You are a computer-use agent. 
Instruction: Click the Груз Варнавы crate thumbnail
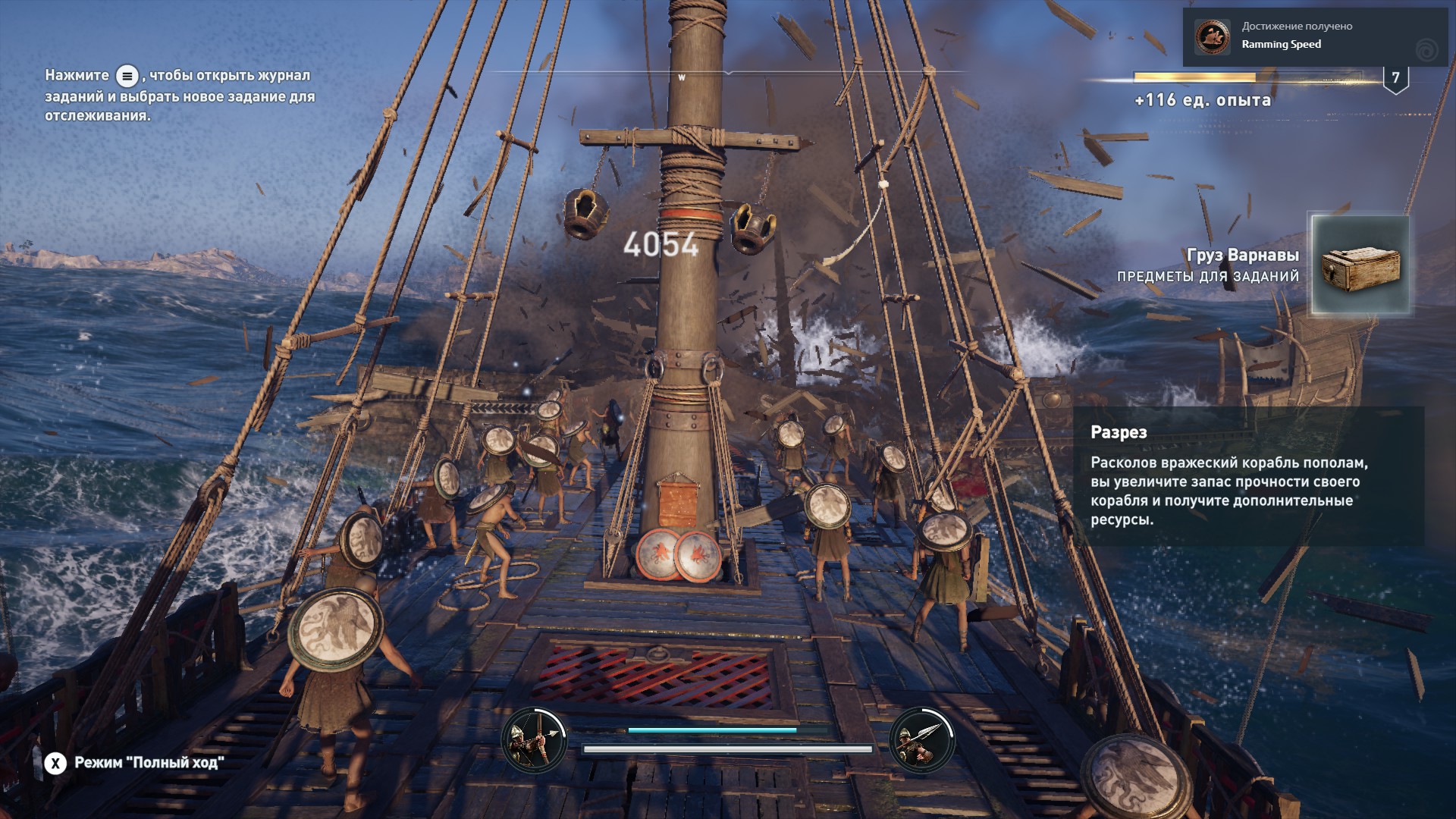point(1360,265)
